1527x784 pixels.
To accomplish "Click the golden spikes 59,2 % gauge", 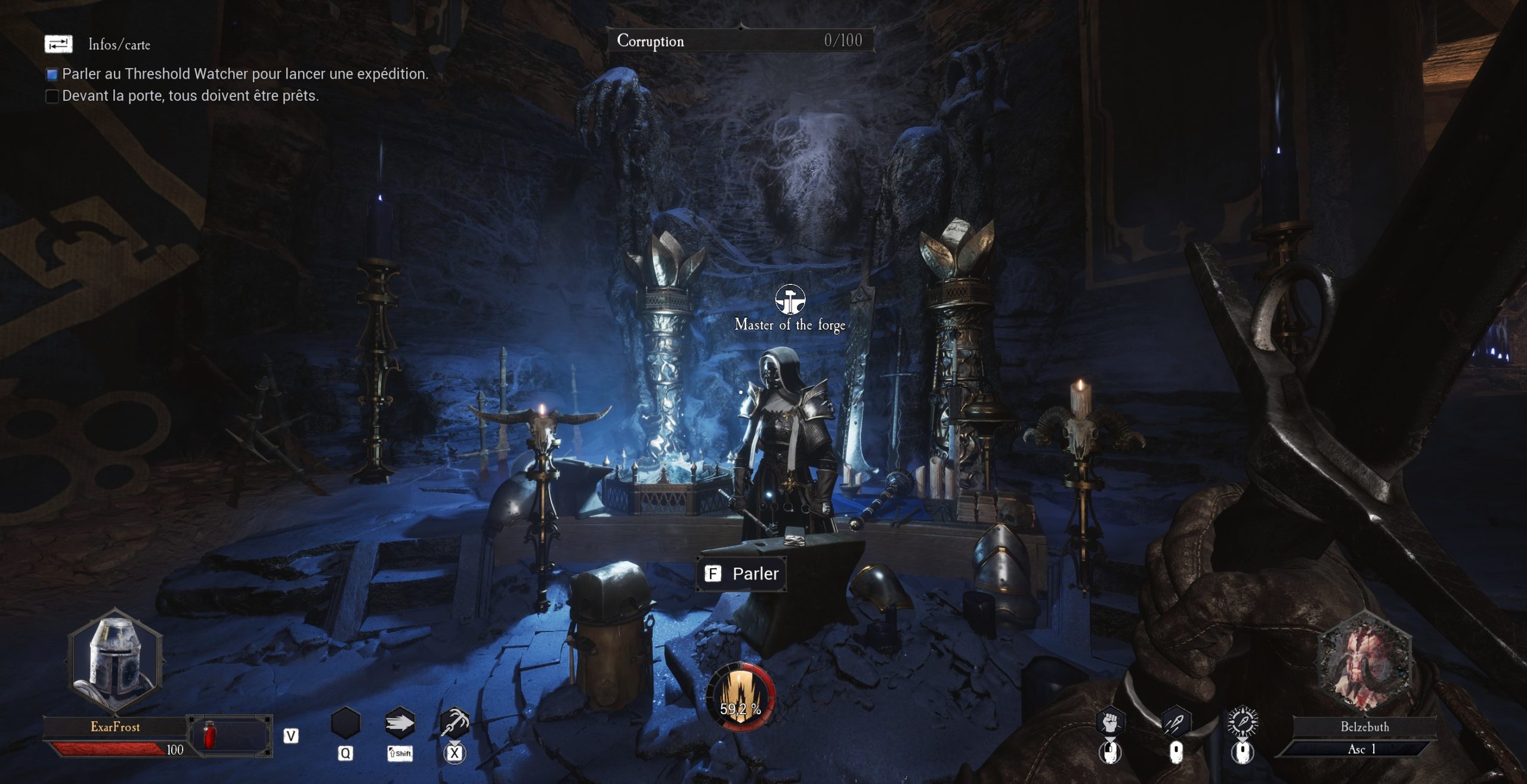I will pos(740,697).
